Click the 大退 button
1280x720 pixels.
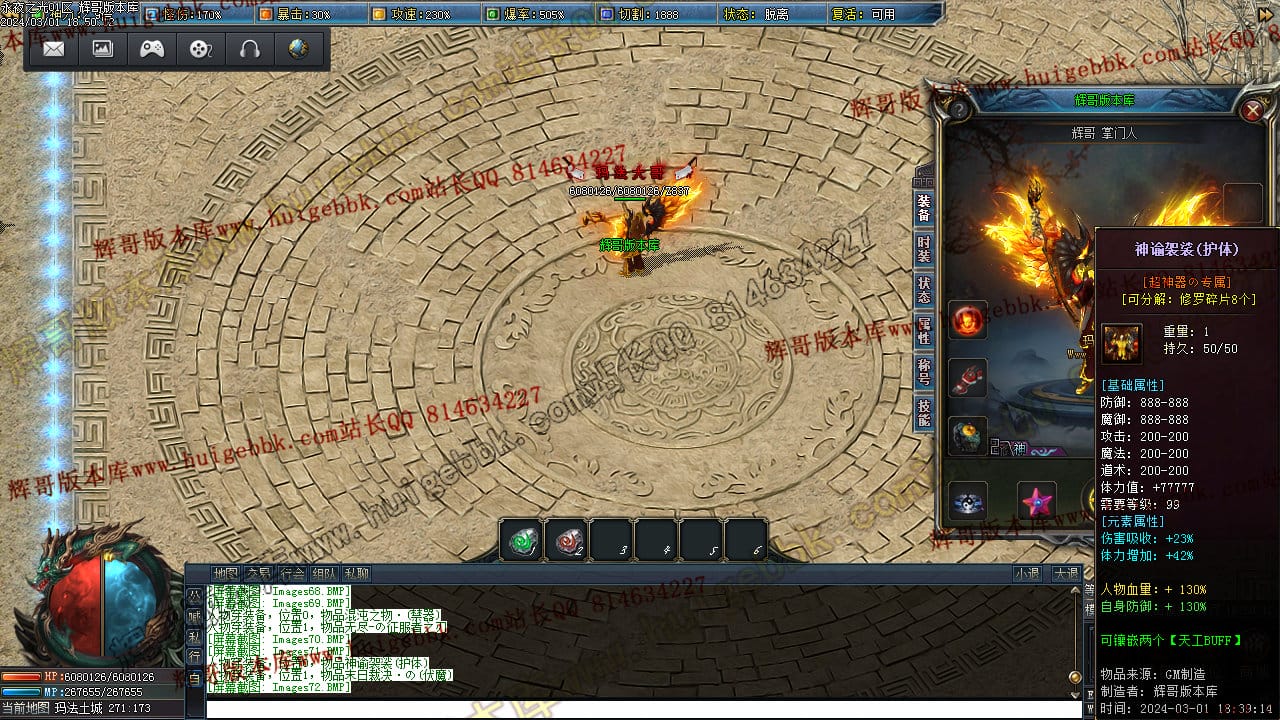[x=1065, y=574]
